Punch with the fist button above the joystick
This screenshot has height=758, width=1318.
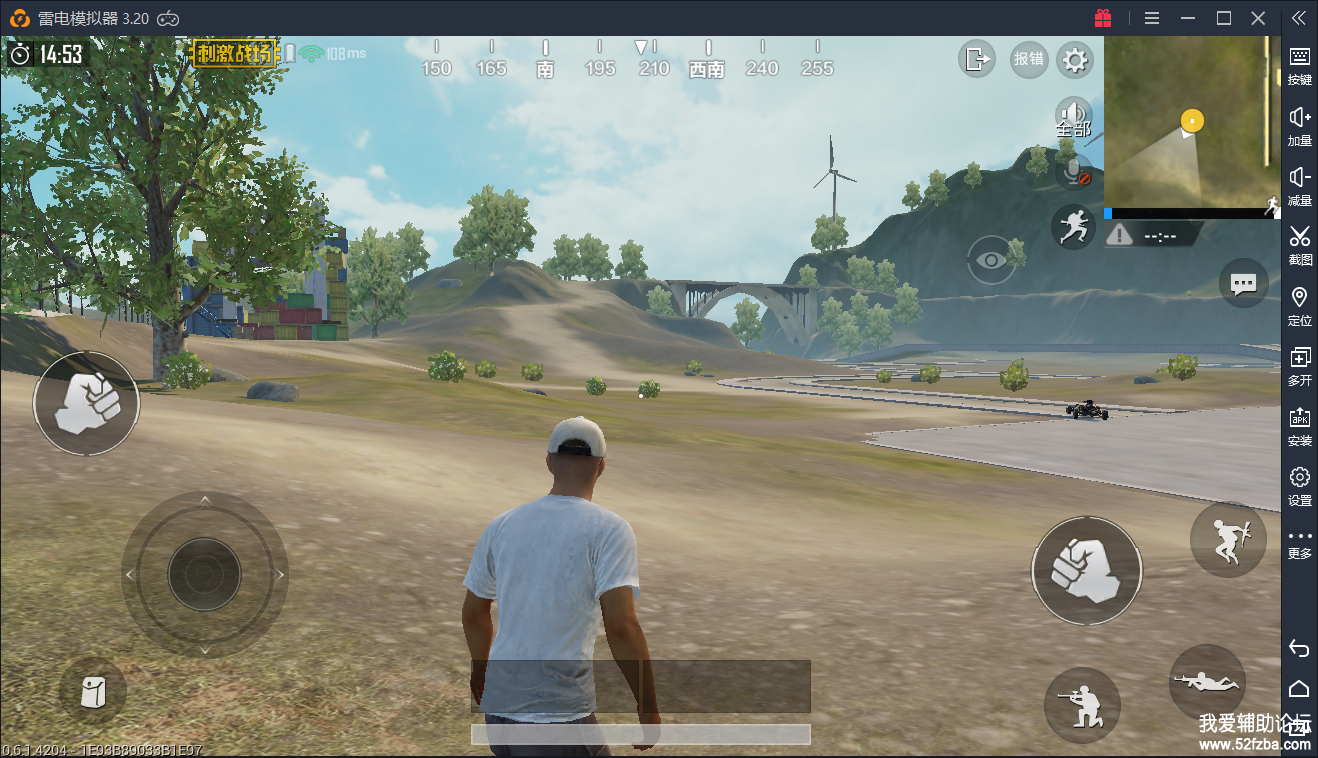(x=86, y=403)
